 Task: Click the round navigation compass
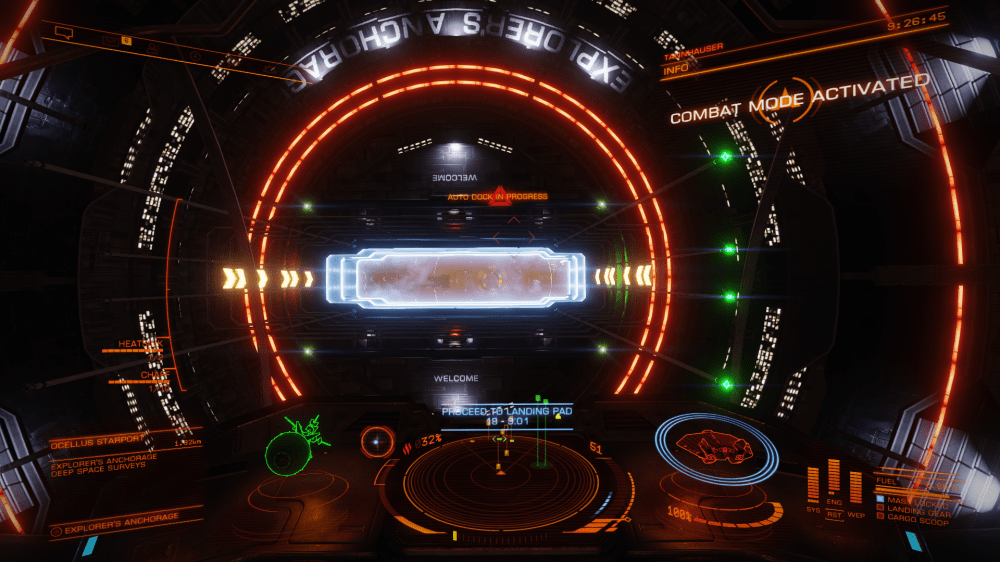(x=378, y=439)
